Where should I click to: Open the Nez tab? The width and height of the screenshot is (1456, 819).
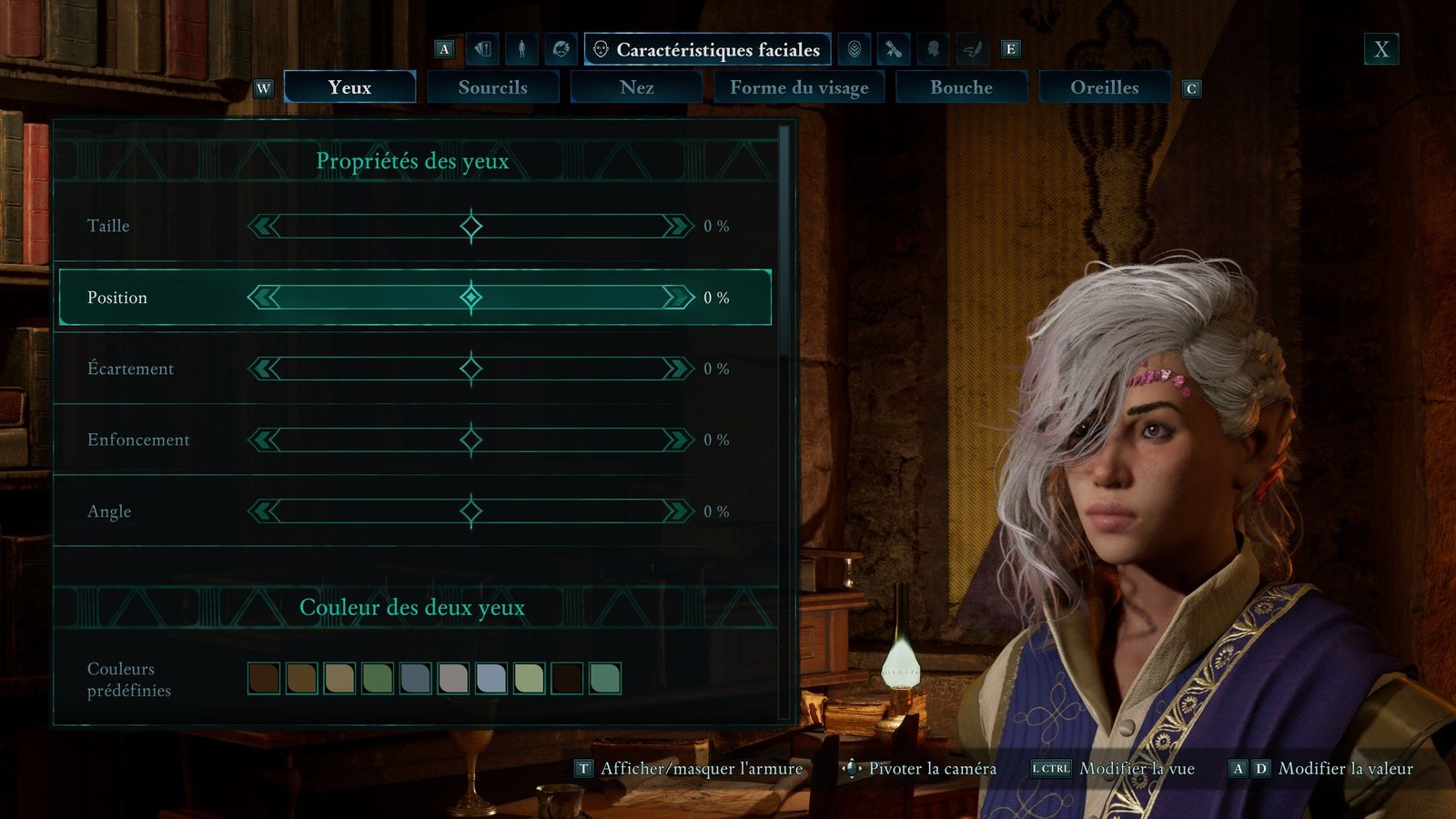coord(636,87)
